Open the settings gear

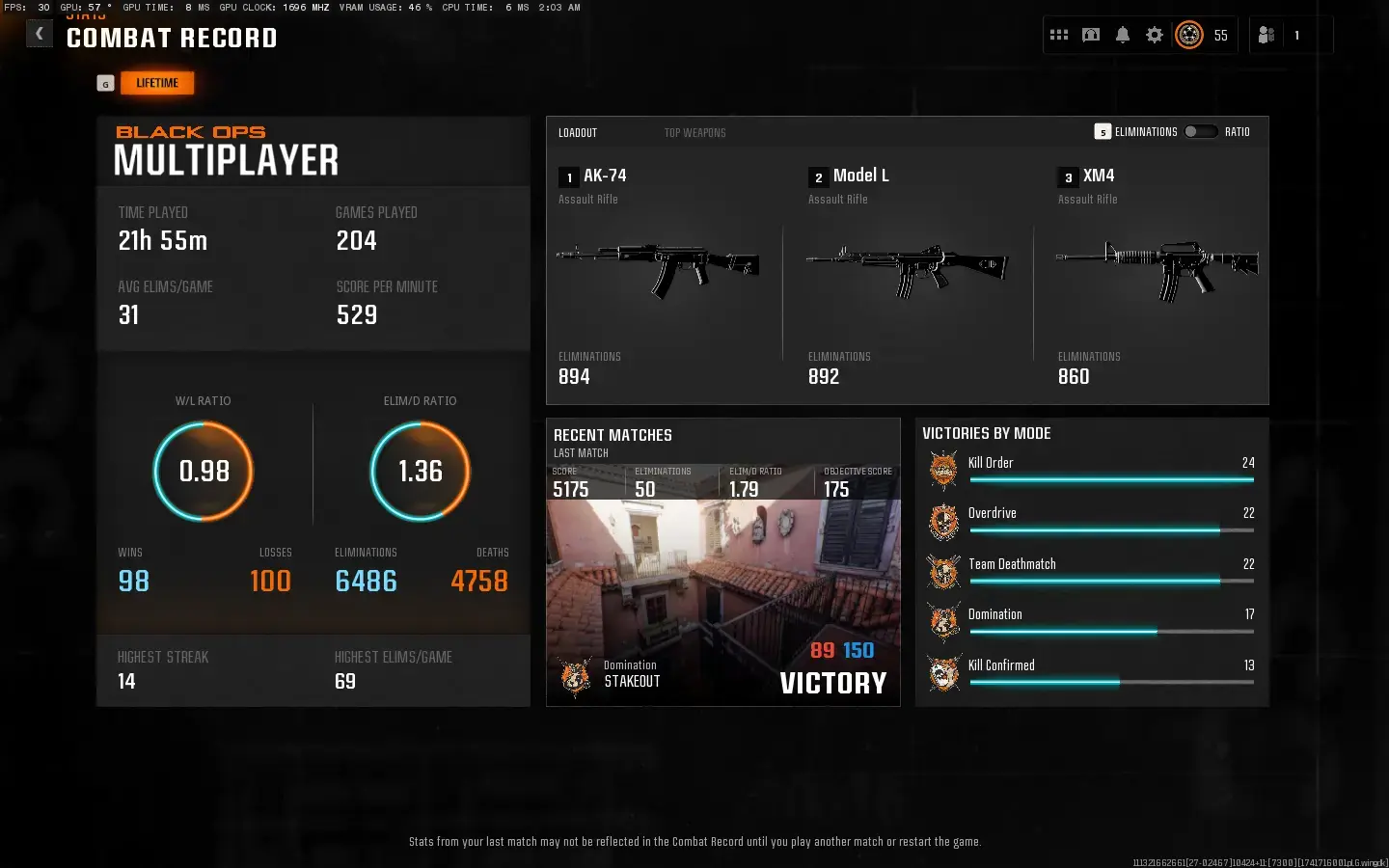click(1154, 35)
